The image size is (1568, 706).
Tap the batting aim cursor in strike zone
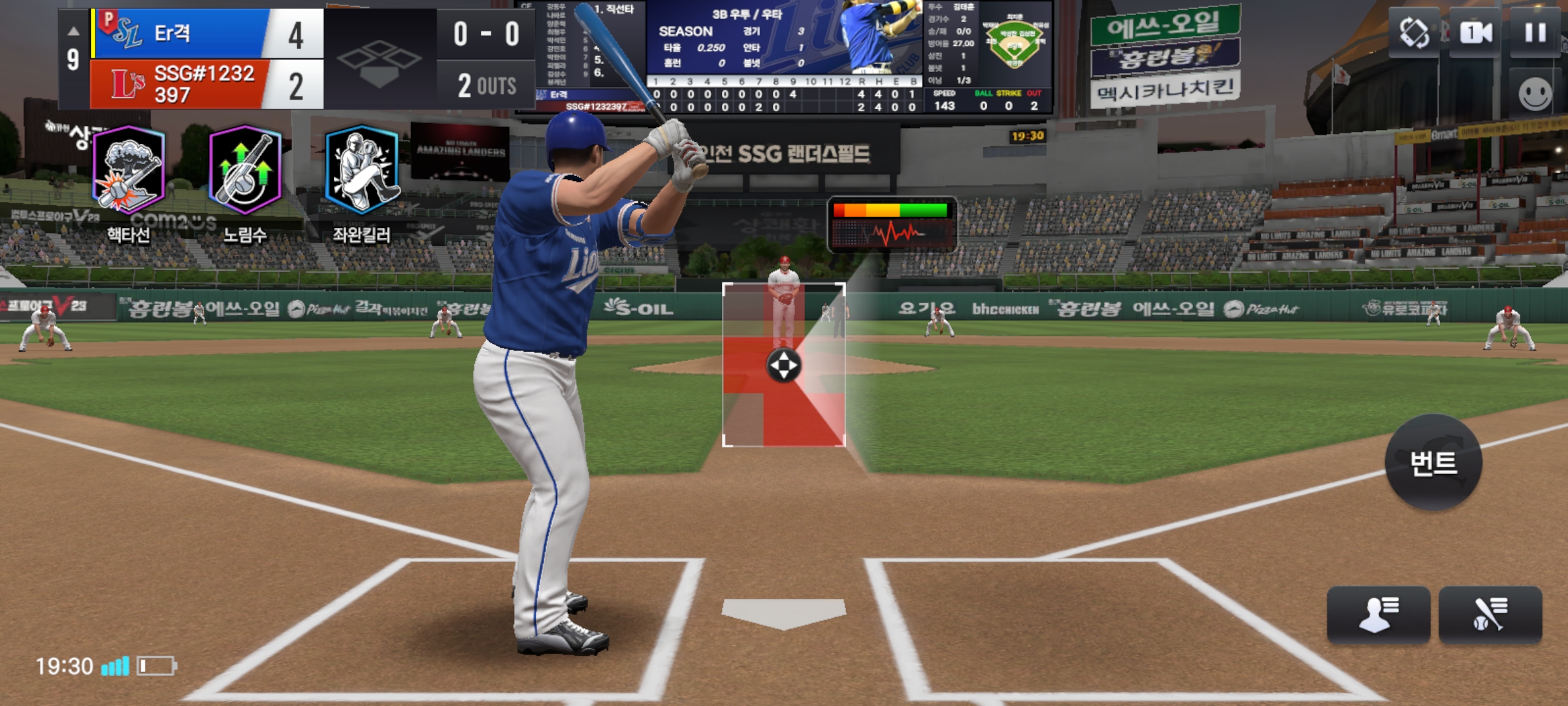tap(783, 365)
